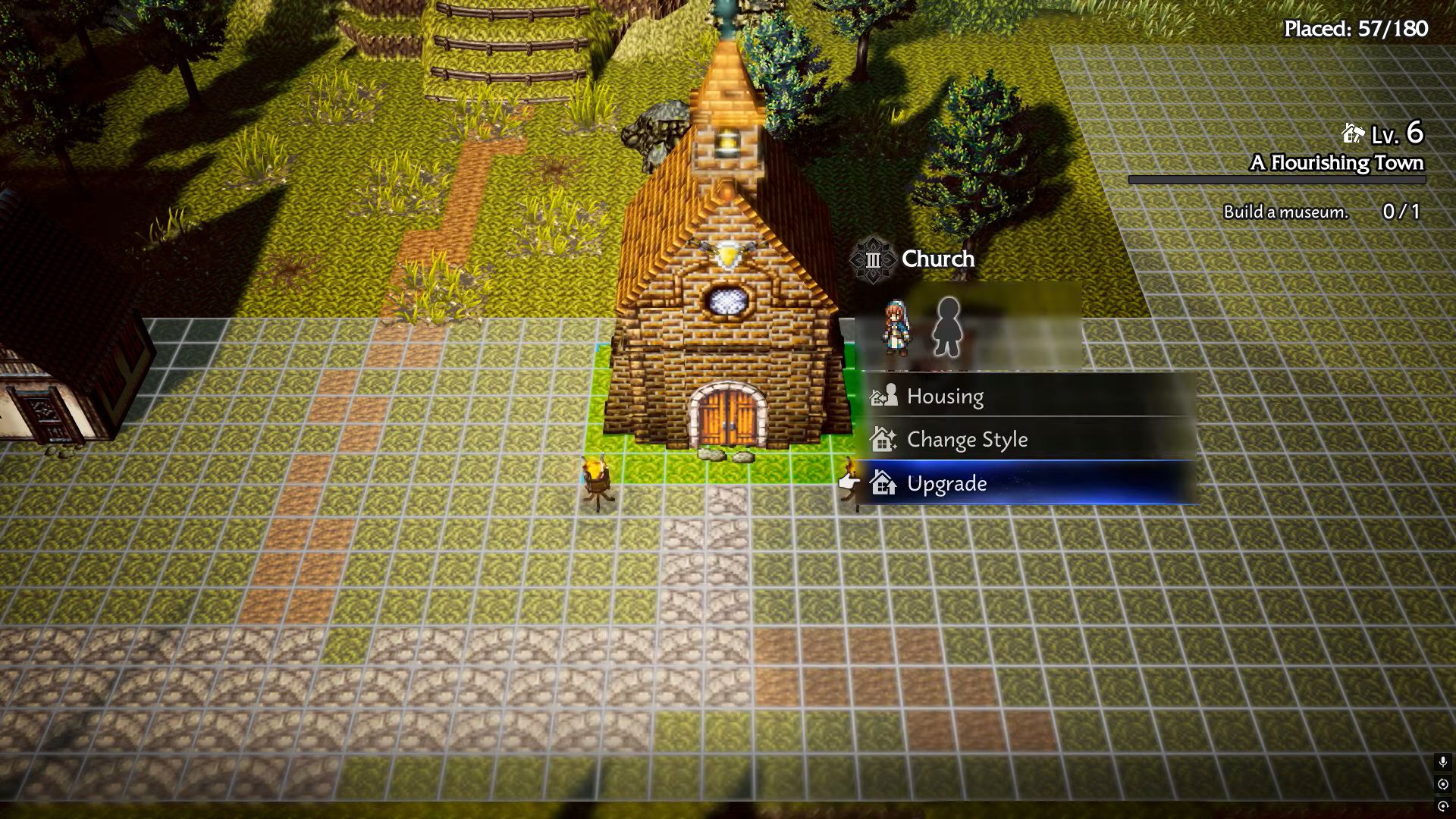Click the A Flourishing Town title
This screenshot has width=1456, height=819.
pos(1337,162)
